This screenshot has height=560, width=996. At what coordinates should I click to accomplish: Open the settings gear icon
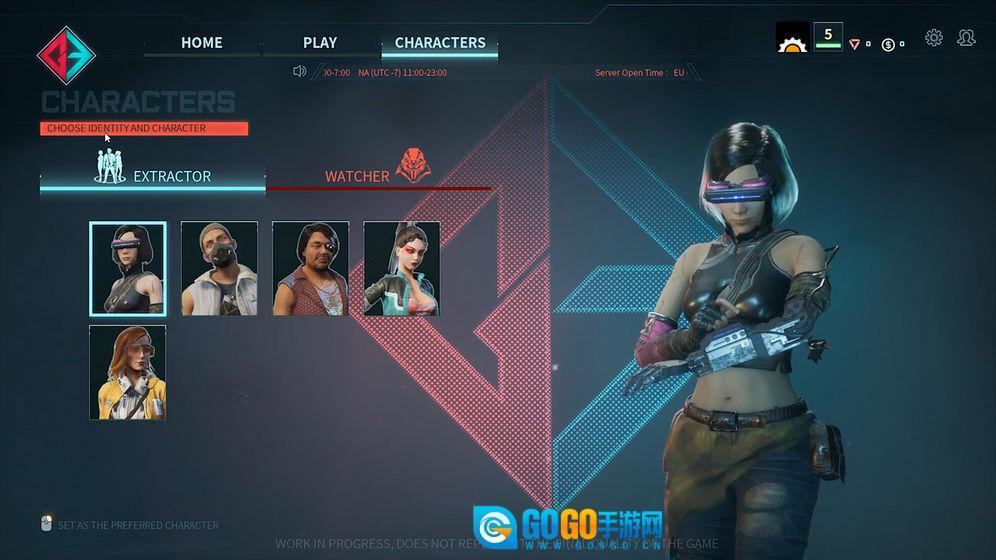934,38
